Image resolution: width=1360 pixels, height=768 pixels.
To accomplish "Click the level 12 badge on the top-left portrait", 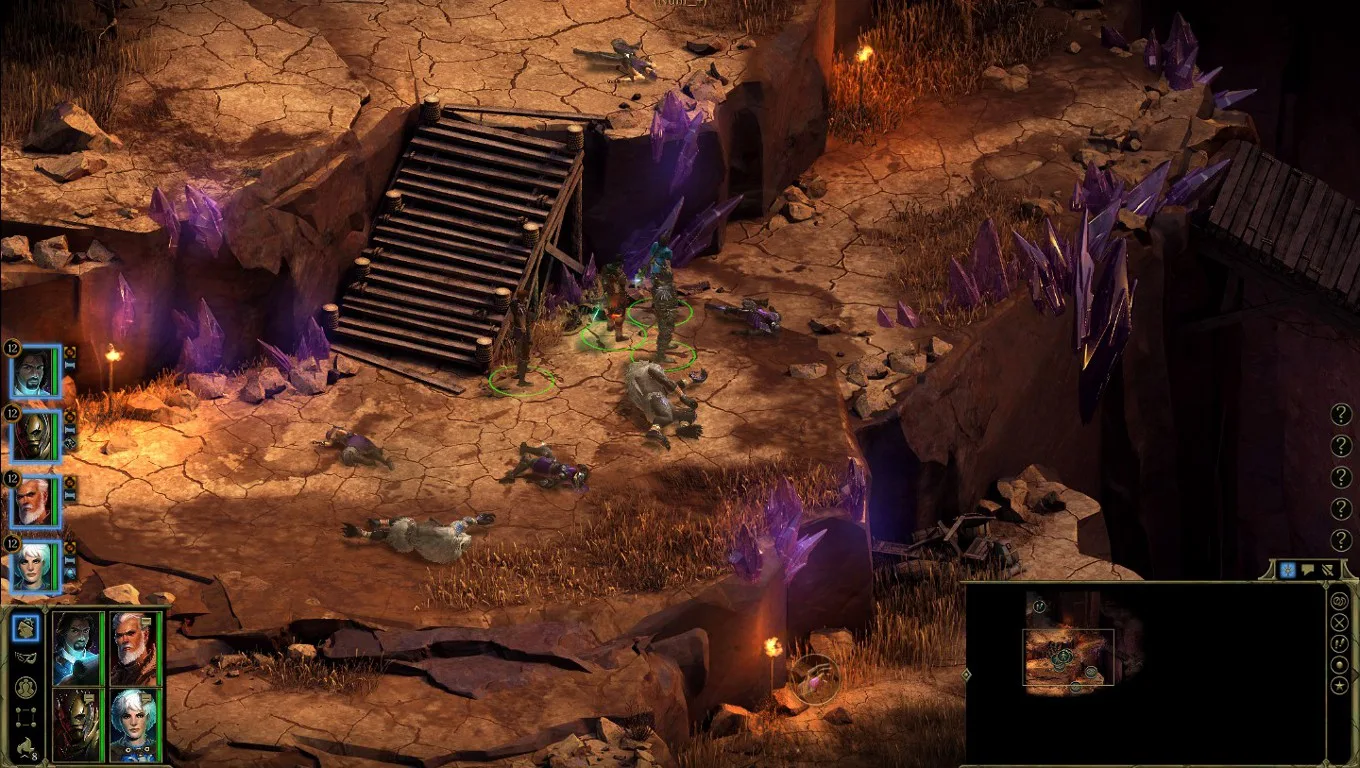I will click(x=12, y=349).
